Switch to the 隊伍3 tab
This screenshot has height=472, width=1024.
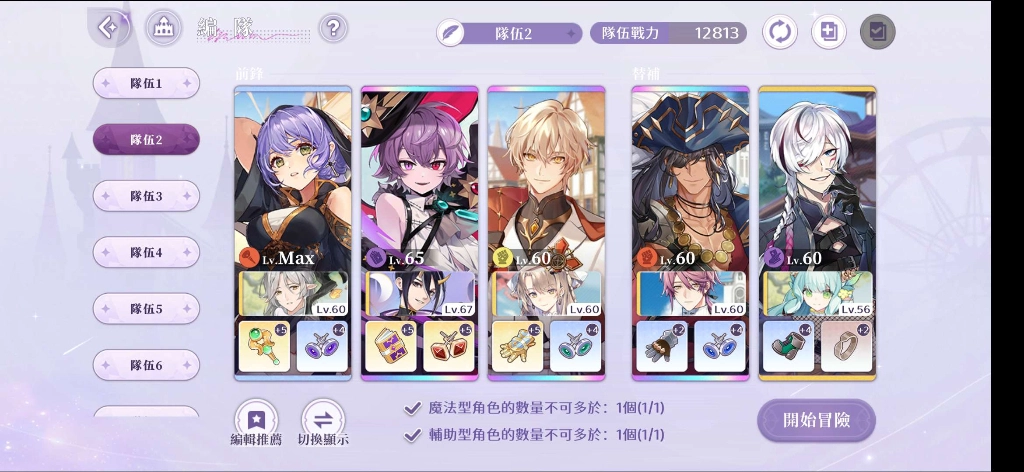146,196
